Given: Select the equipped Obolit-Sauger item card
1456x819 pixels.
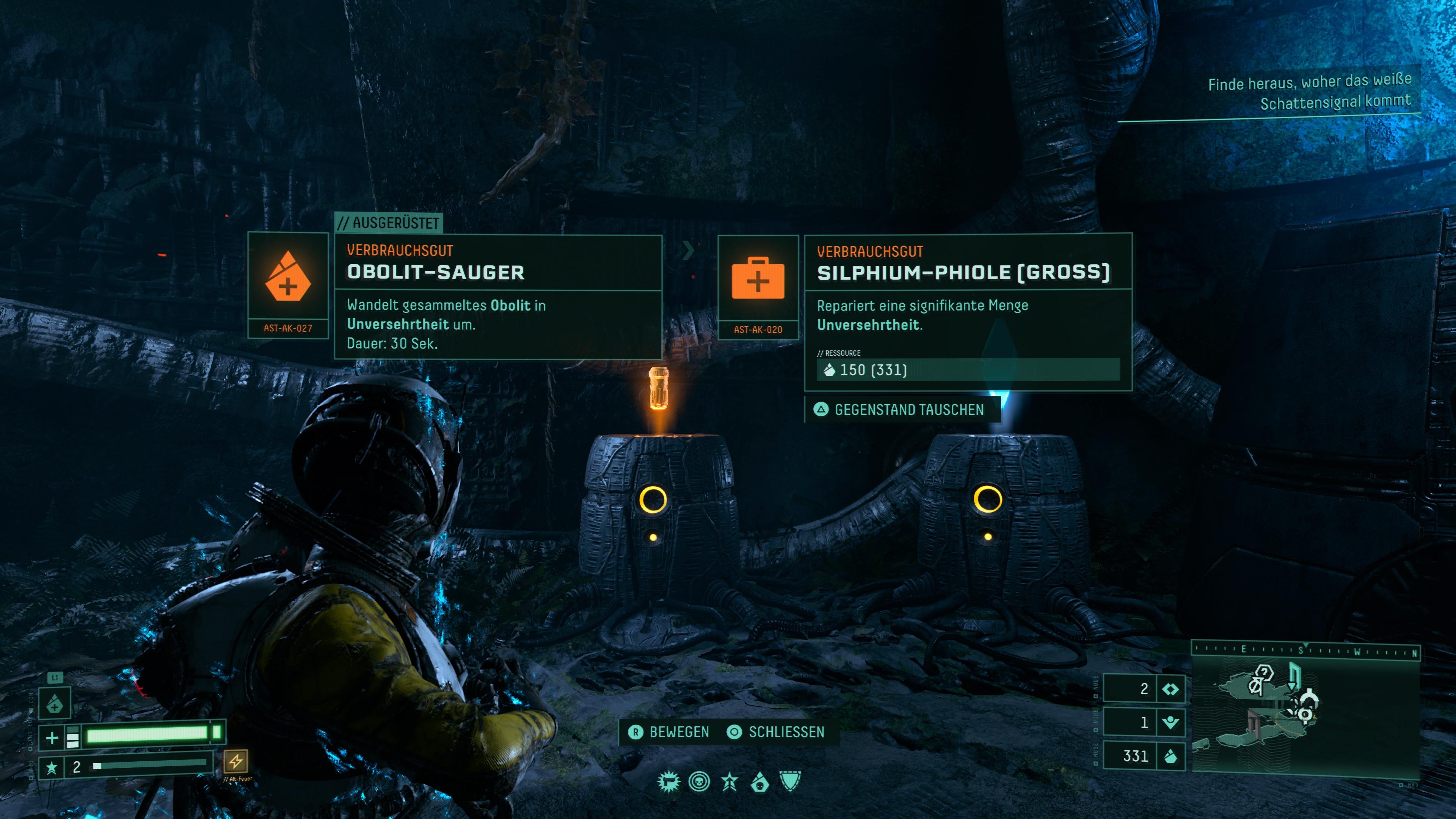Looking at the screenshot, I should point(497,297).
